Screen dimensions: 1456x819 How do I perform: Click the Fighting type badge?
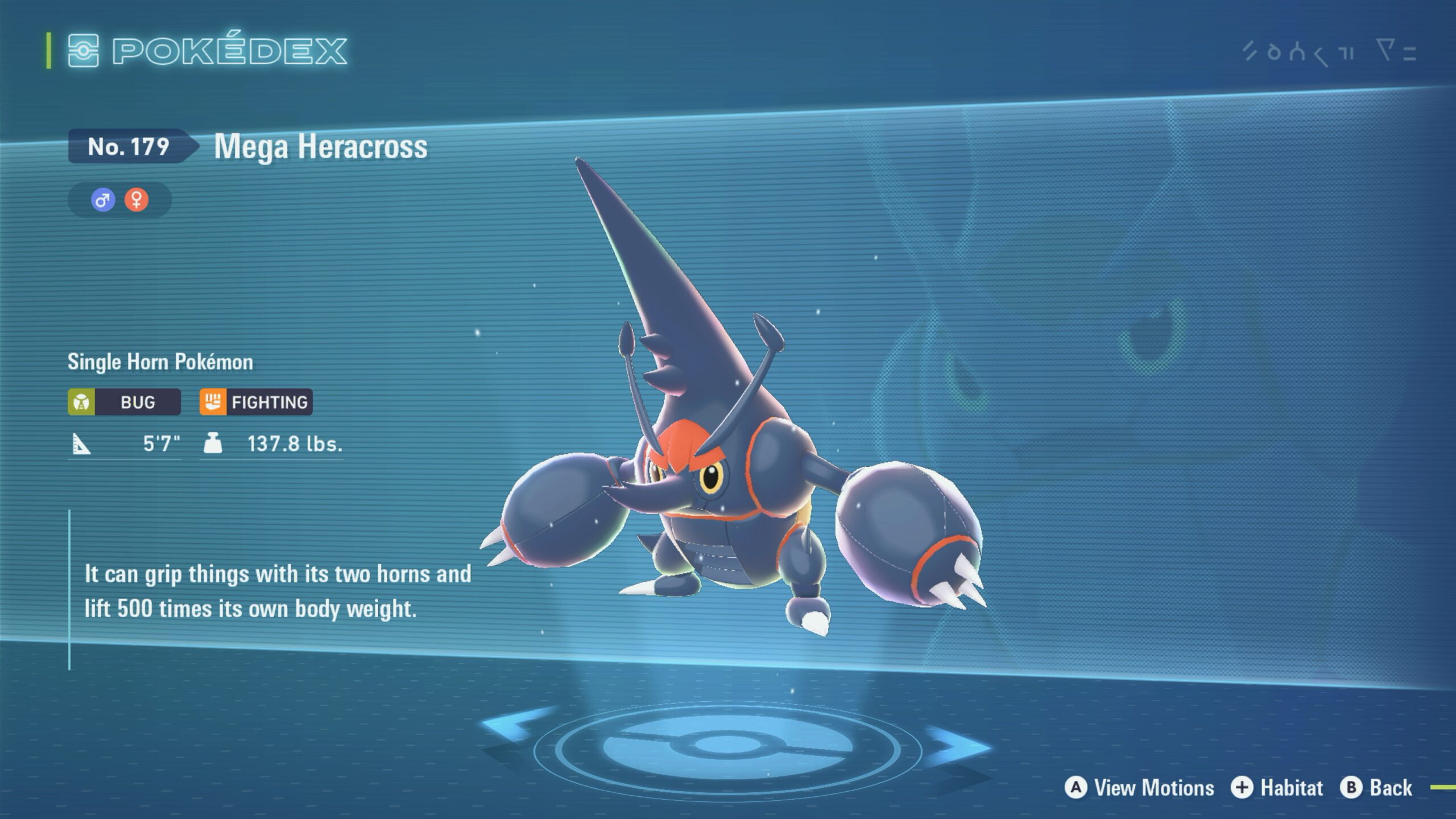point(256,402)
